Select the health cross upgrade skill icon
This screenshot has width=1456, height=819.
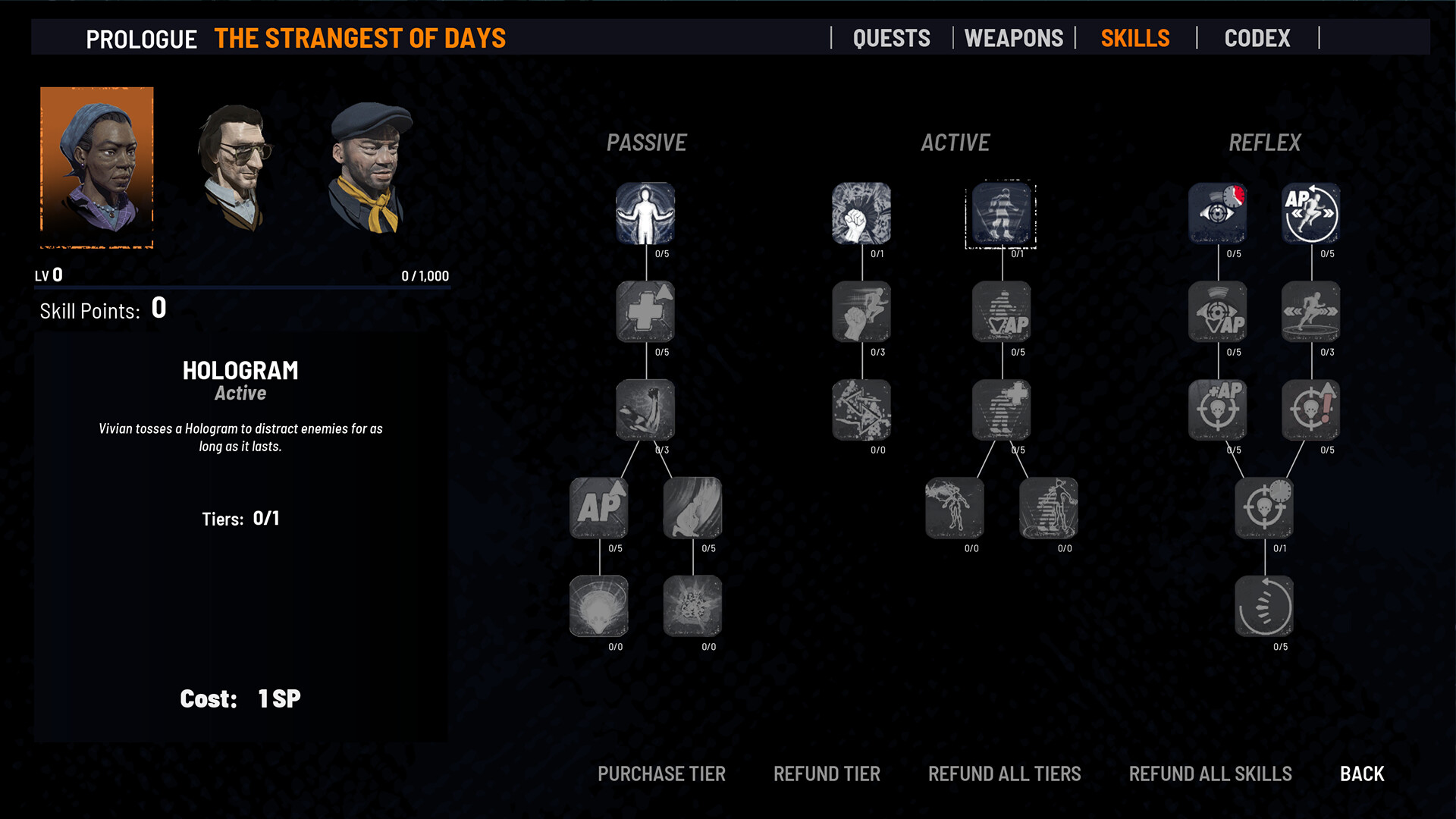[645, 312]
